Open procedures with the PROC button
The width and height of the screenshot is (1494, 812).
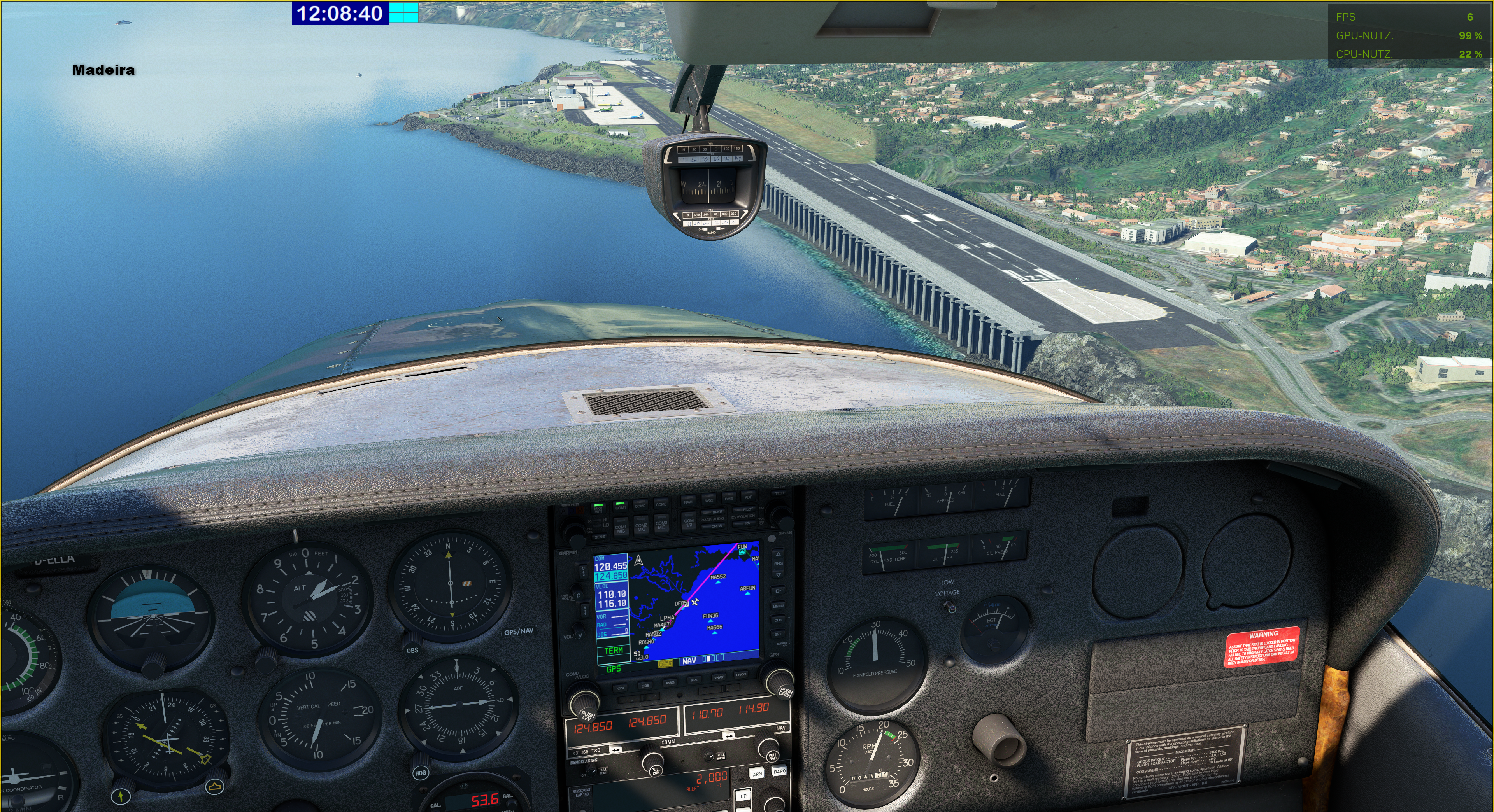pos(741,675)
